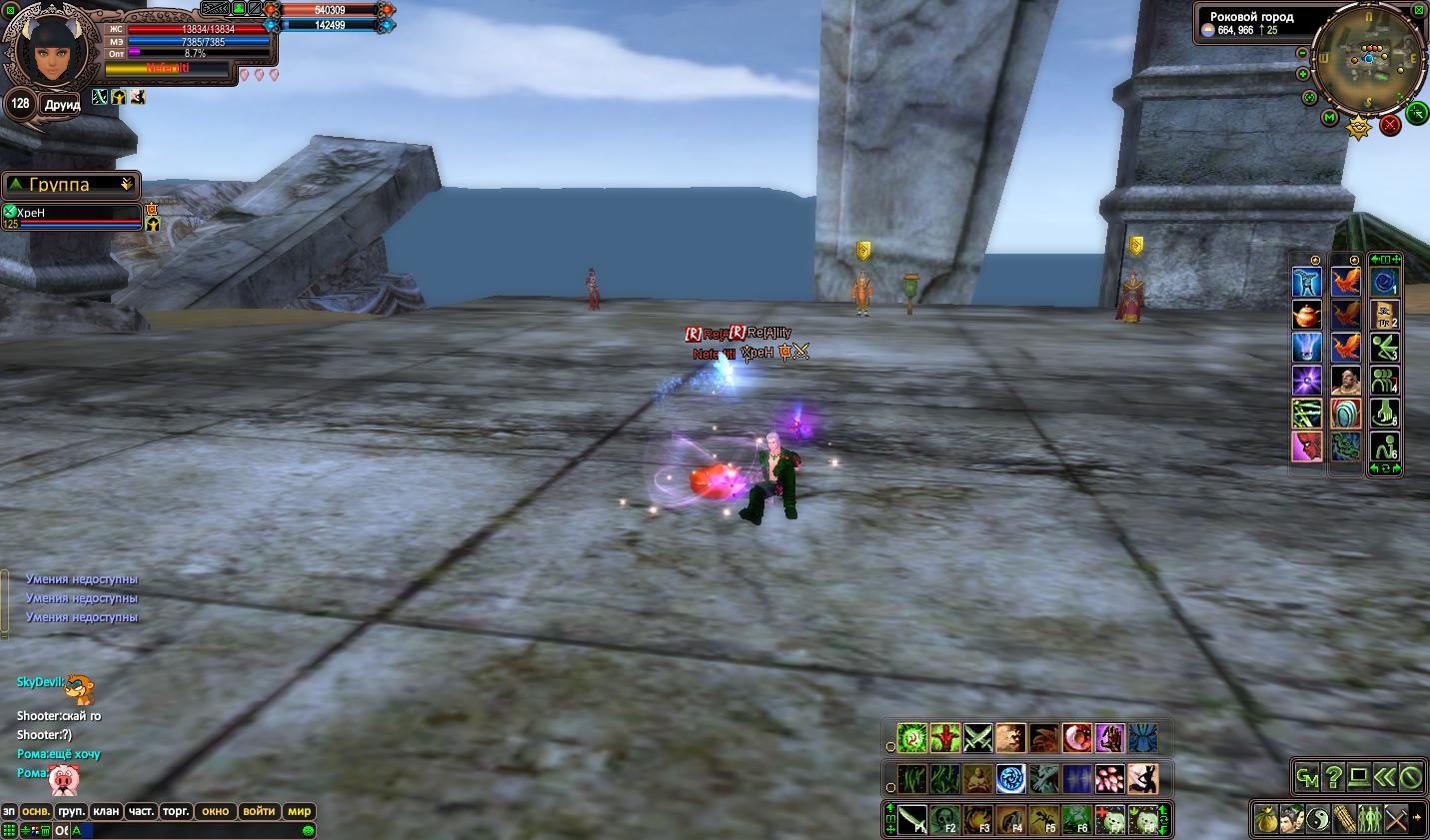This screenshot has width=1430, height=840.
Task: Select the мир world chat tab
Action: pyautogui.click(x=299, y=811)
